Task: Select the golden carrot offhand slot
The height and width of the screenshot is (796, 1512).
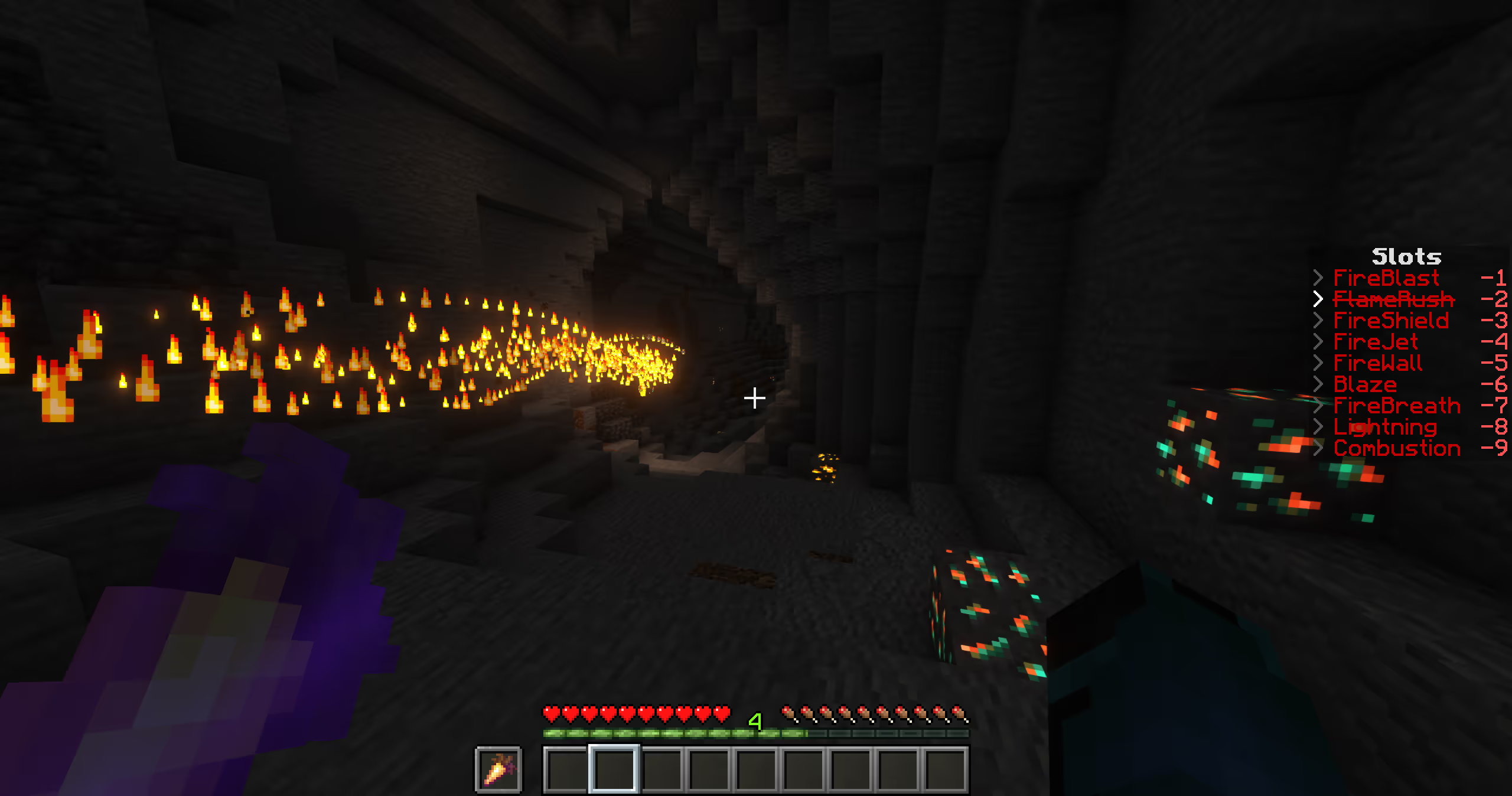Action: point(498,769)
